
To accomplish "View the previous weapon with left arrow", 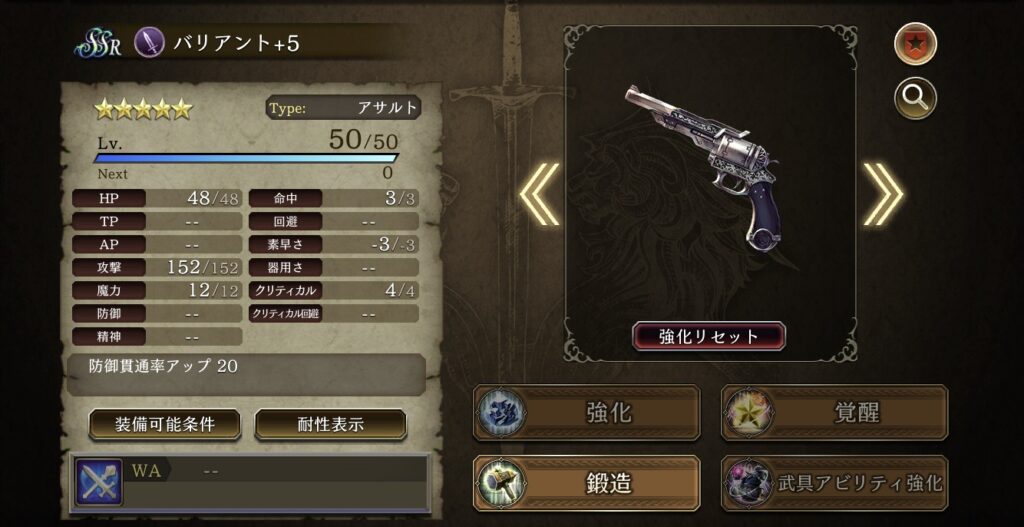I will point(539,193).
